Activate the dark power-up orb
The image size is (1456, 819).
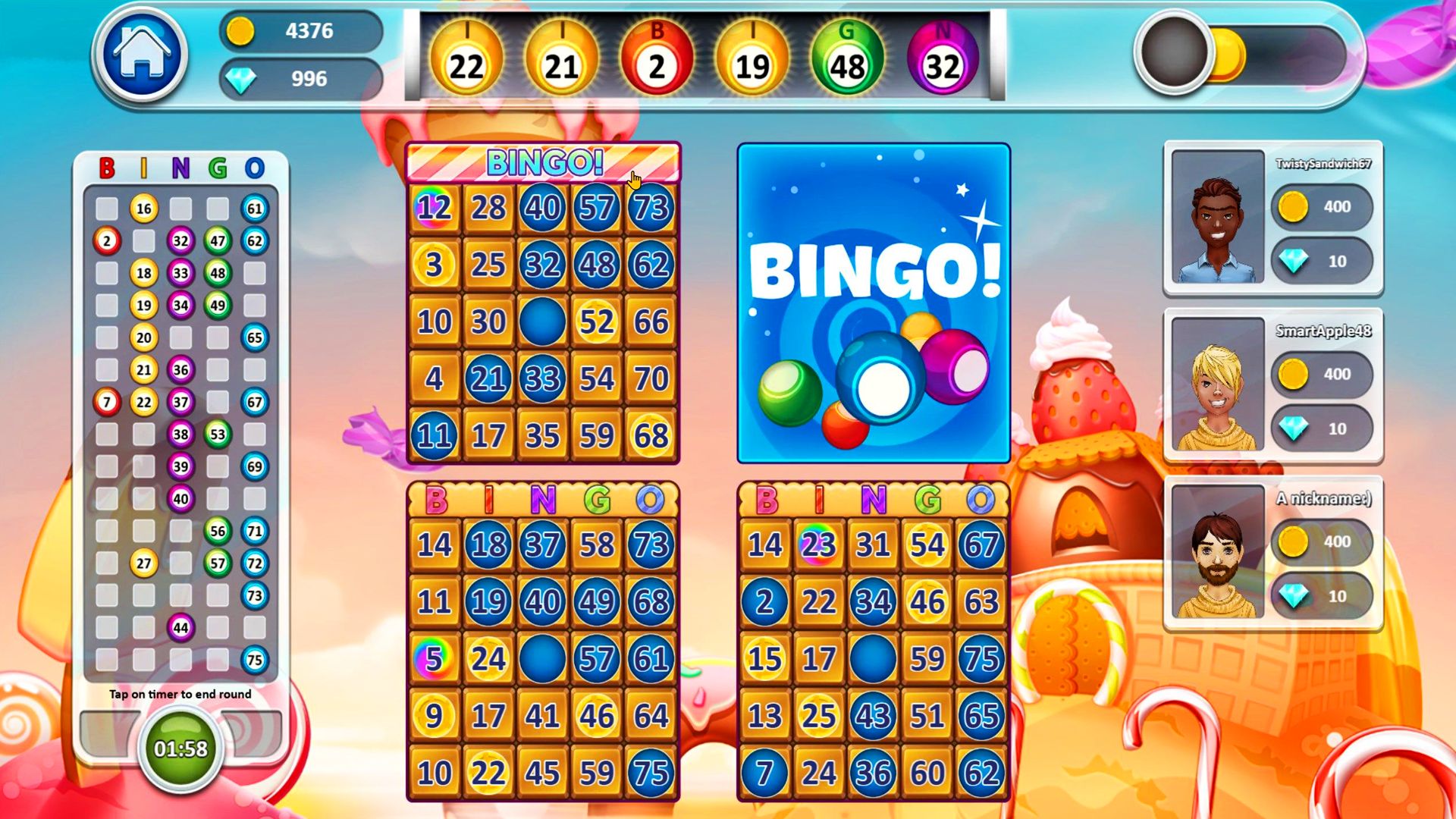click(x=1174, y=52)
